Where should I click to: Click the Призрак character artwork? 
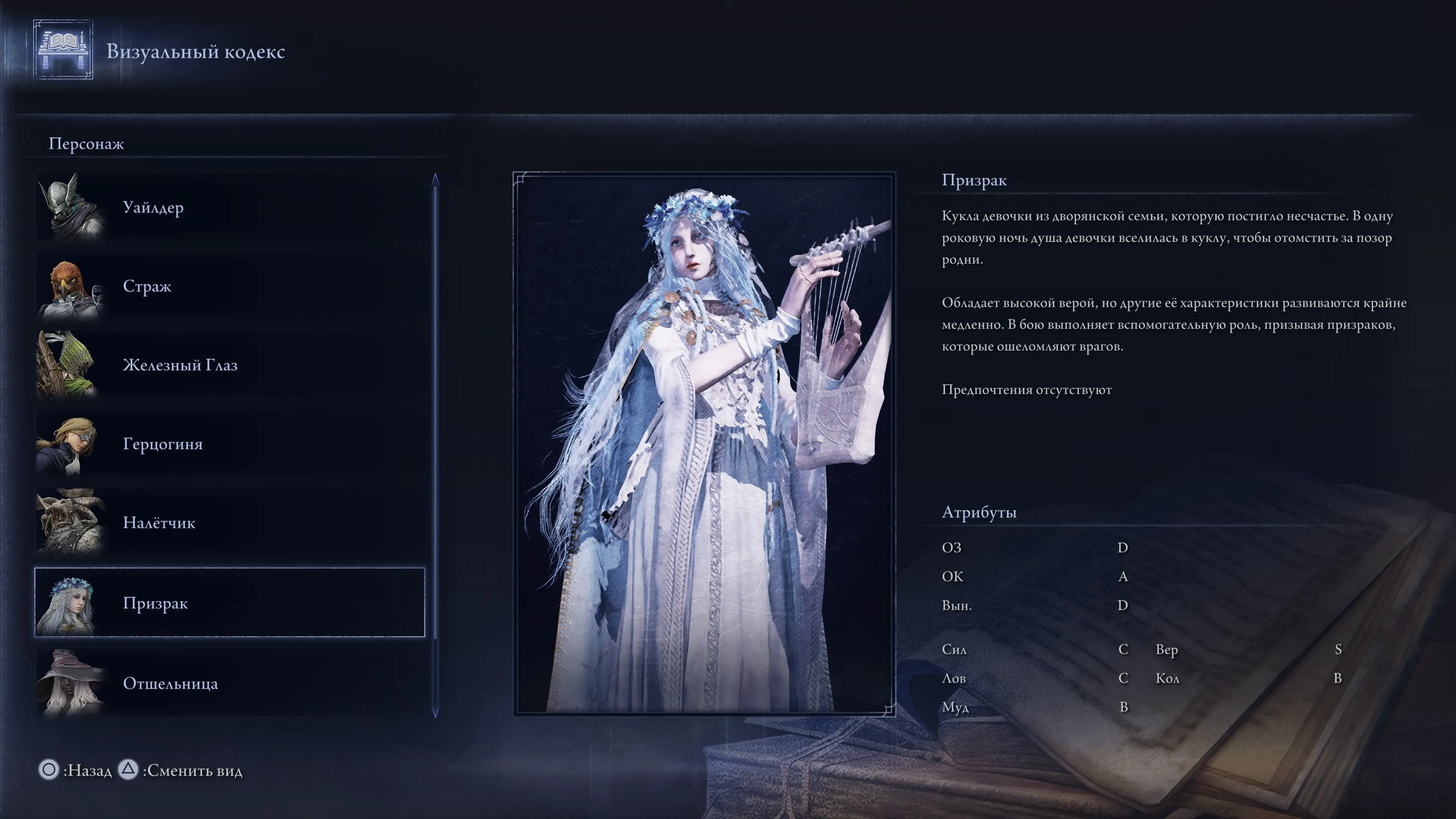pyautogui.click(x=704, y=444)
